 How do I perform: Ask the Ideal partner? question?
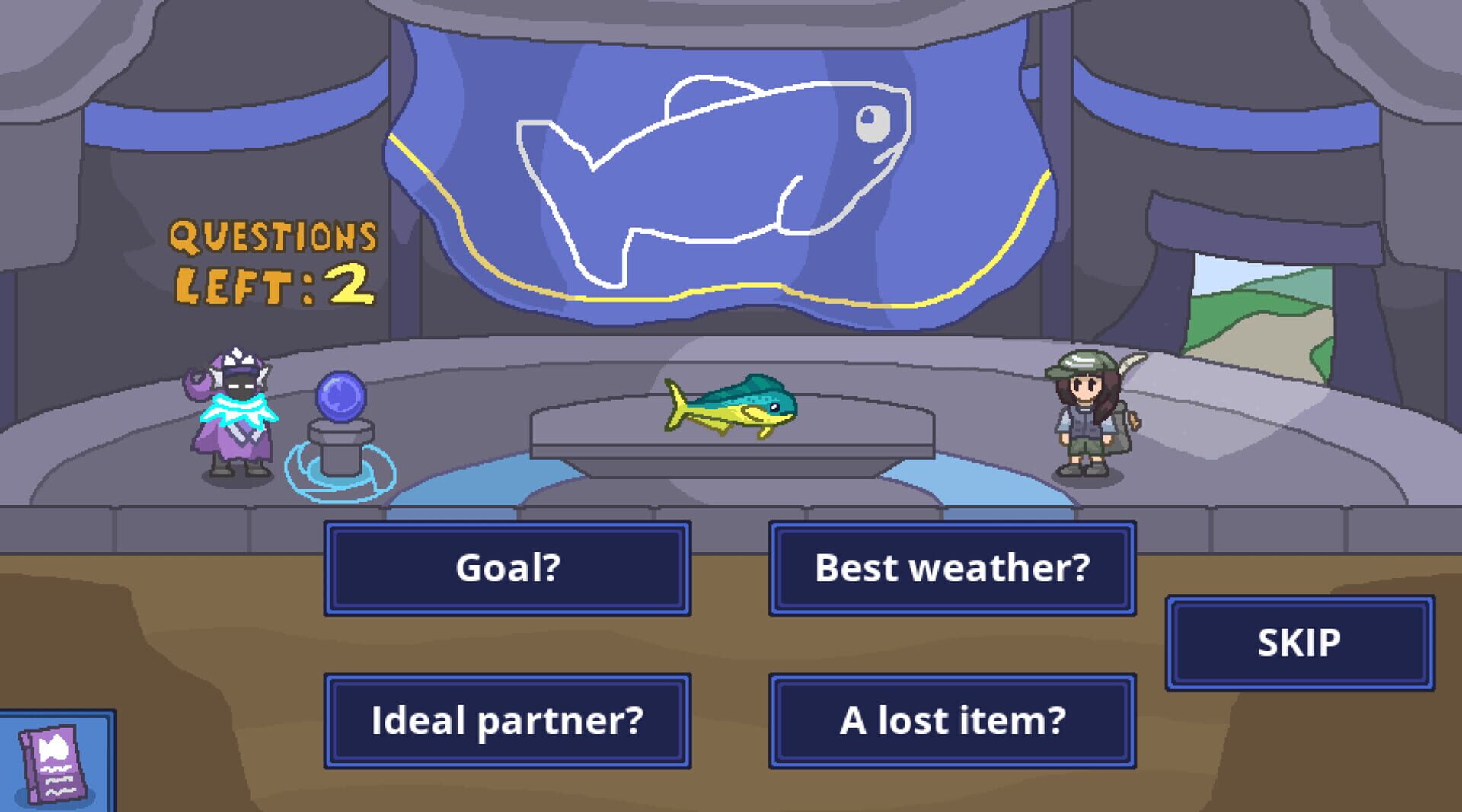[506, 719]
